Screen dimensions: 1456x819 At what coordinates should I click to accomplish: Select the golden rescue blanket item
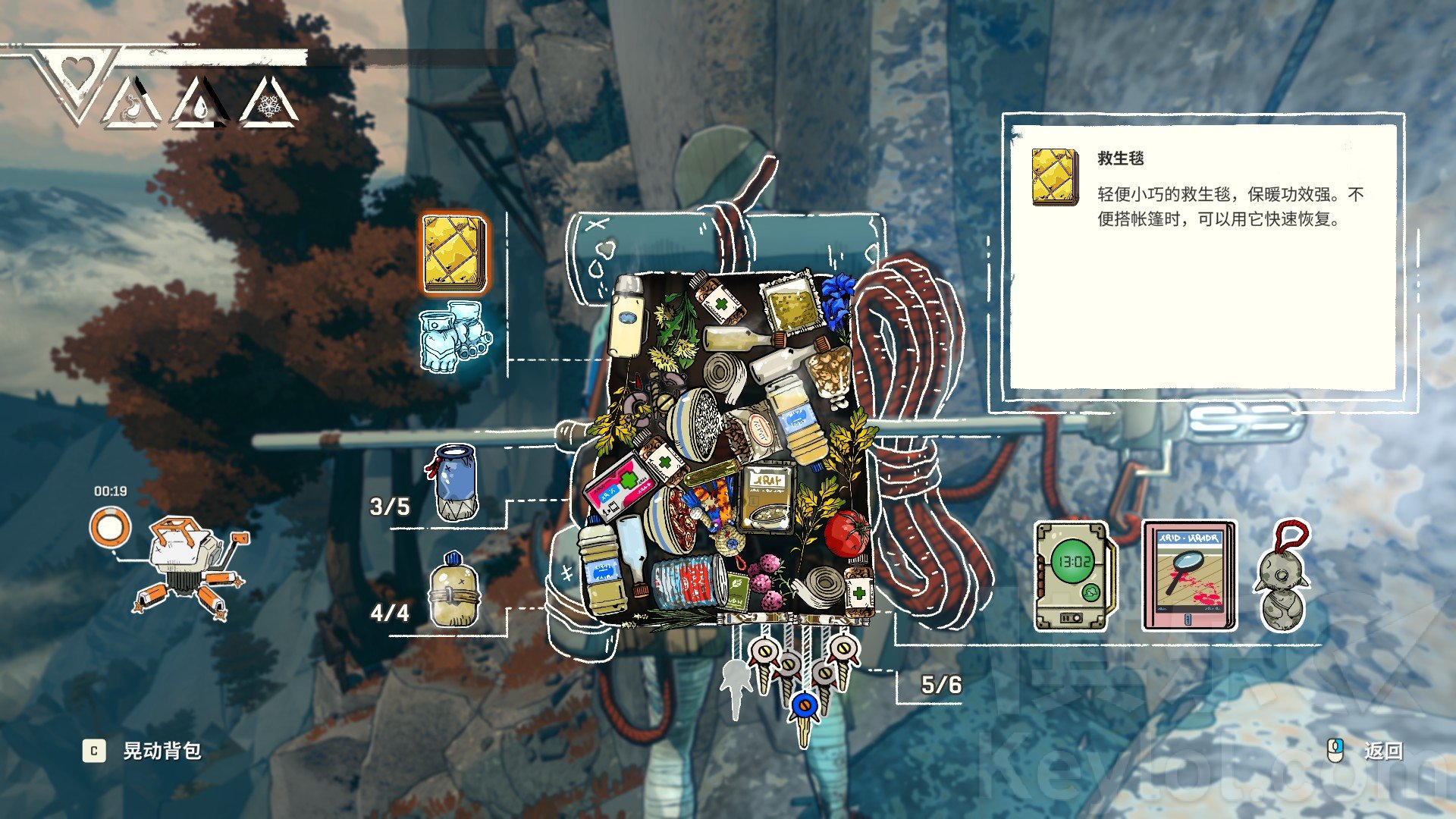pyautogui.click(x=454, y=253)
